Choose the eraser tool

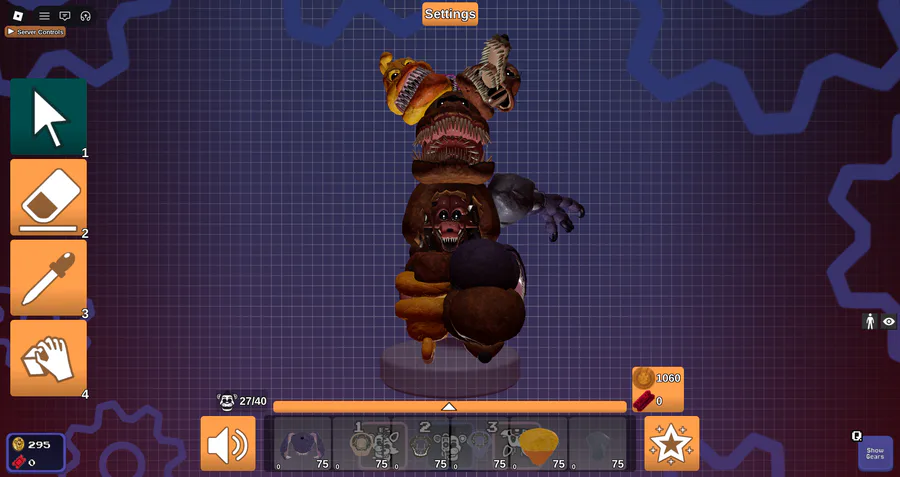(48, 197)
